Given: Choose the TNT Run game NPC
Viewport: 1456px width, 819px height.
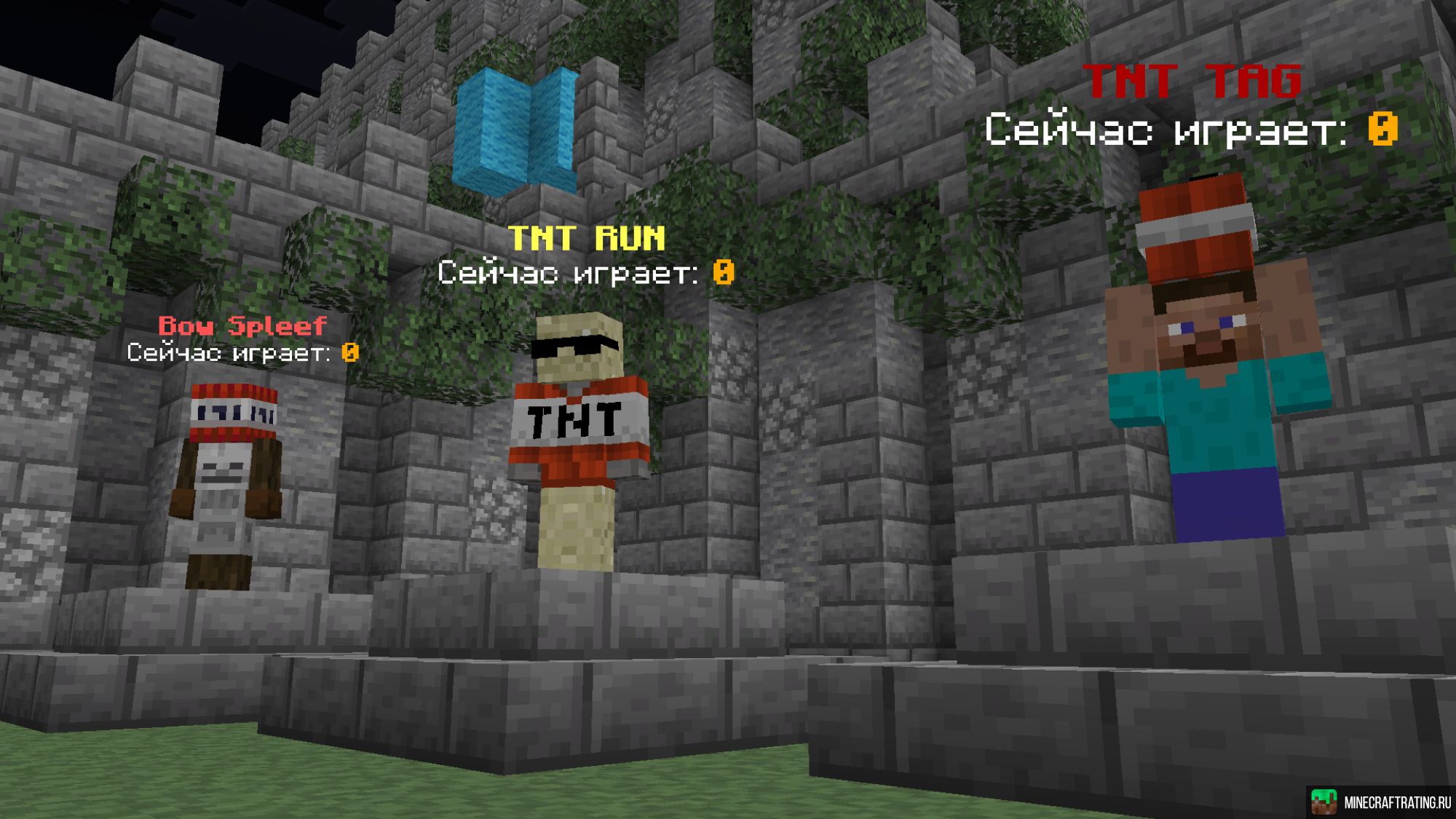Looking at the screenshot, I should 579,437.
